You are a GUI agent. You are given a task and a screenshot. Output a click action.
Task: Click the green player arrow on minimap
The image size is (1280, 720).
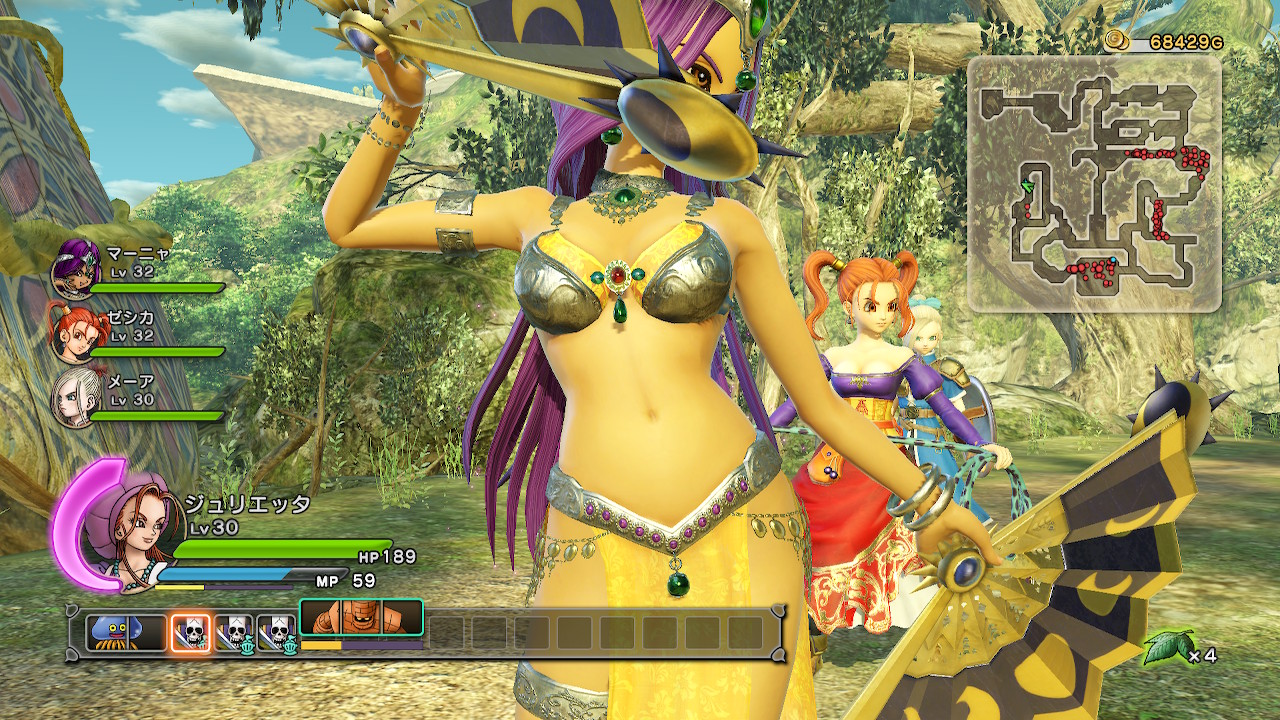1028,187
